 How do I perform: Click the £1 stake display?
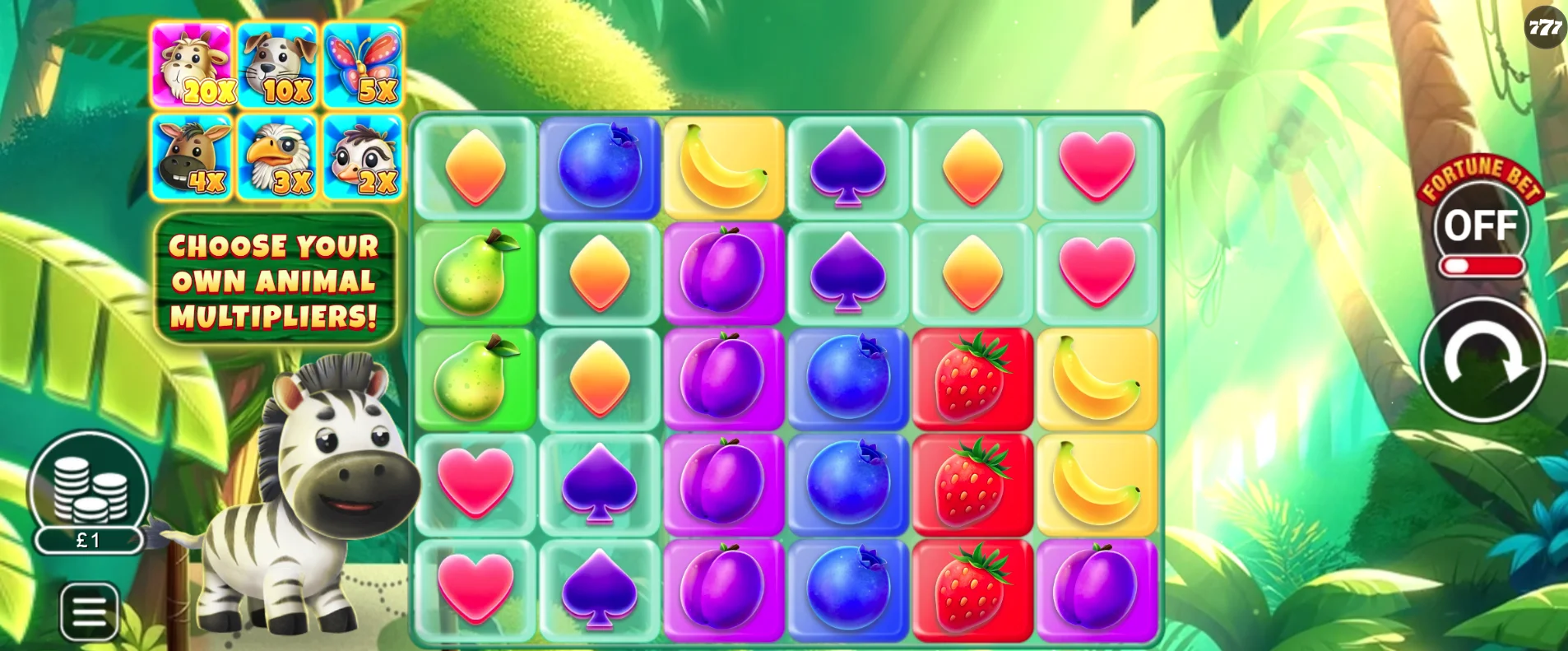(x=89, y=541)
